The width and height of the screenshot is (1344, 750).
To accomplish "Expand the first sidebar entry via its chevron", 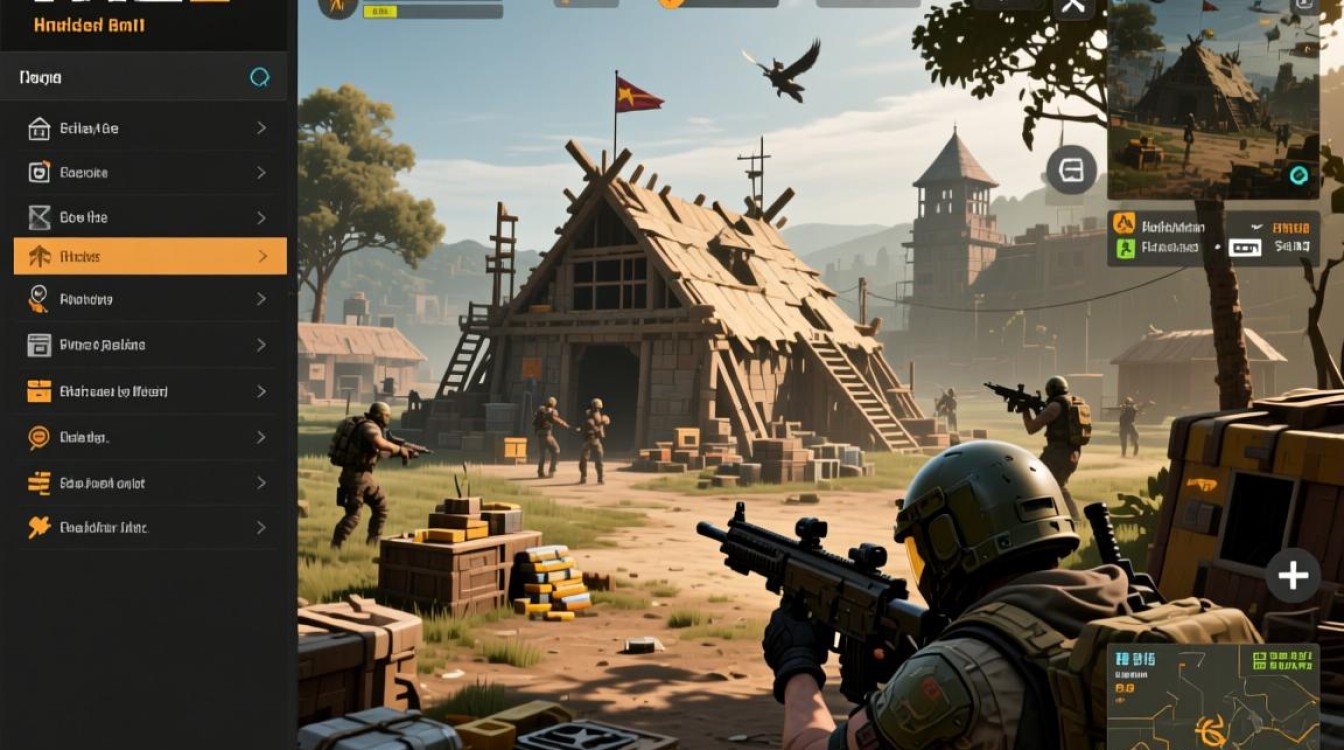I will pos(263,128).
